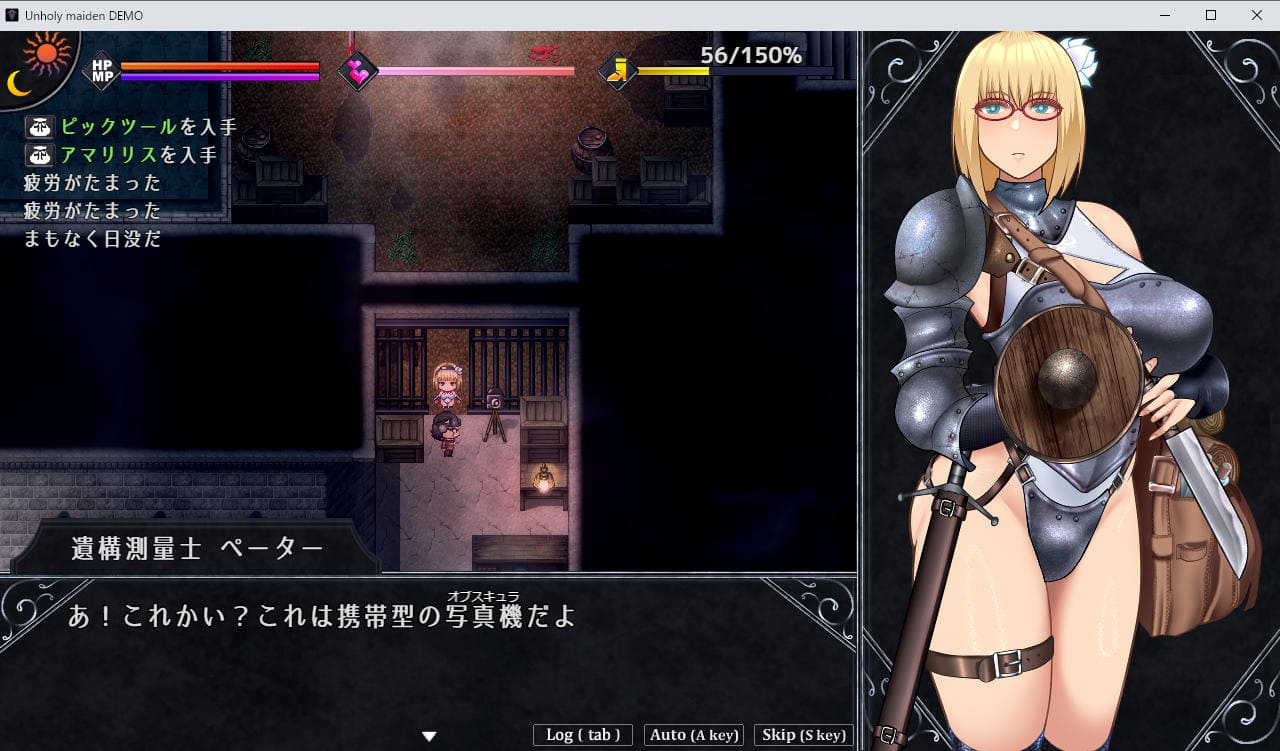Image resolution: width=1280 pixels, height=751 pixels.
Task: Minimize the Unholy maiden window
Action: (1165, 15)
